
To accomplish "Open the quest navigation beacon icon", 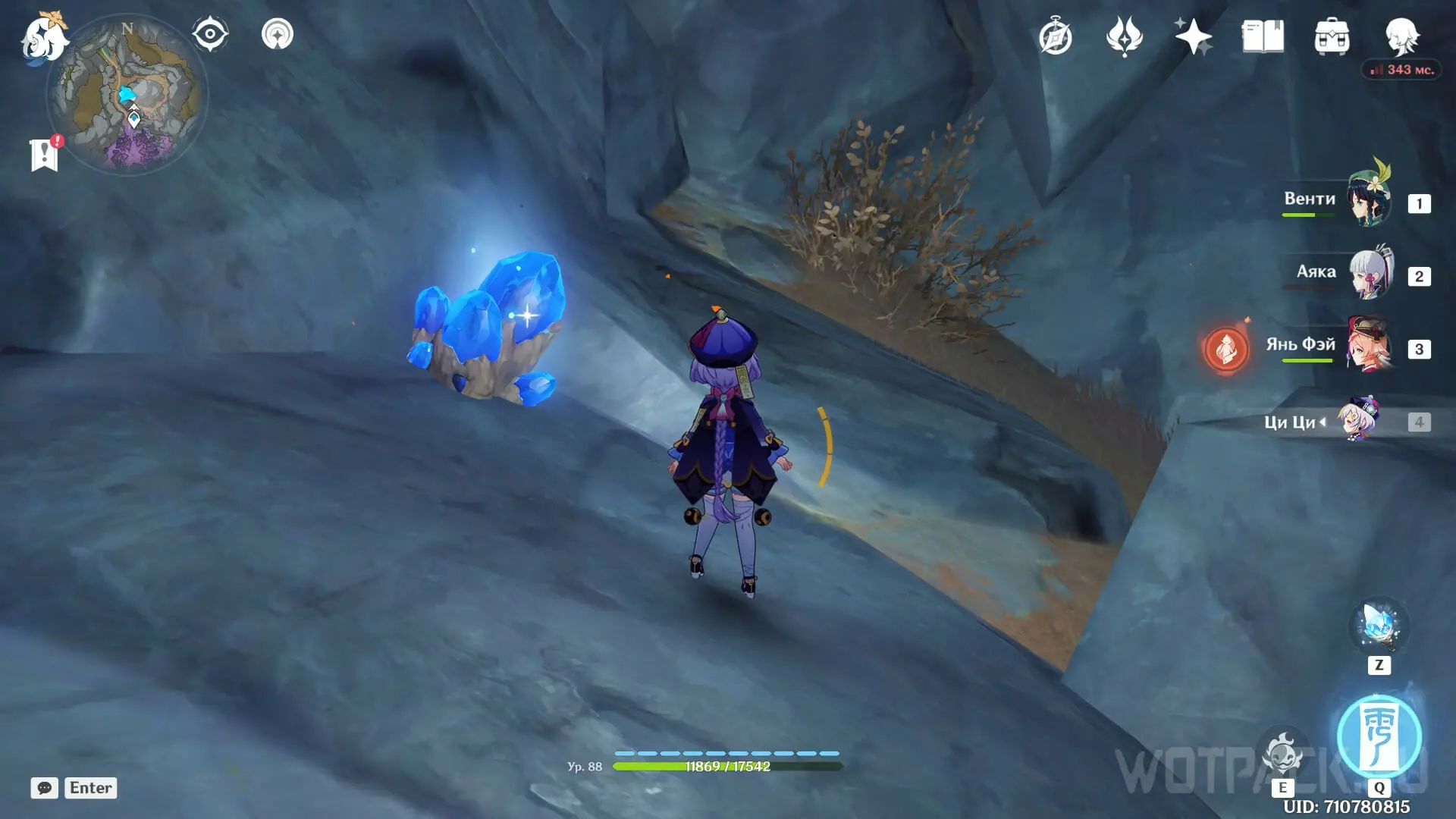I will tap(277, 35).
